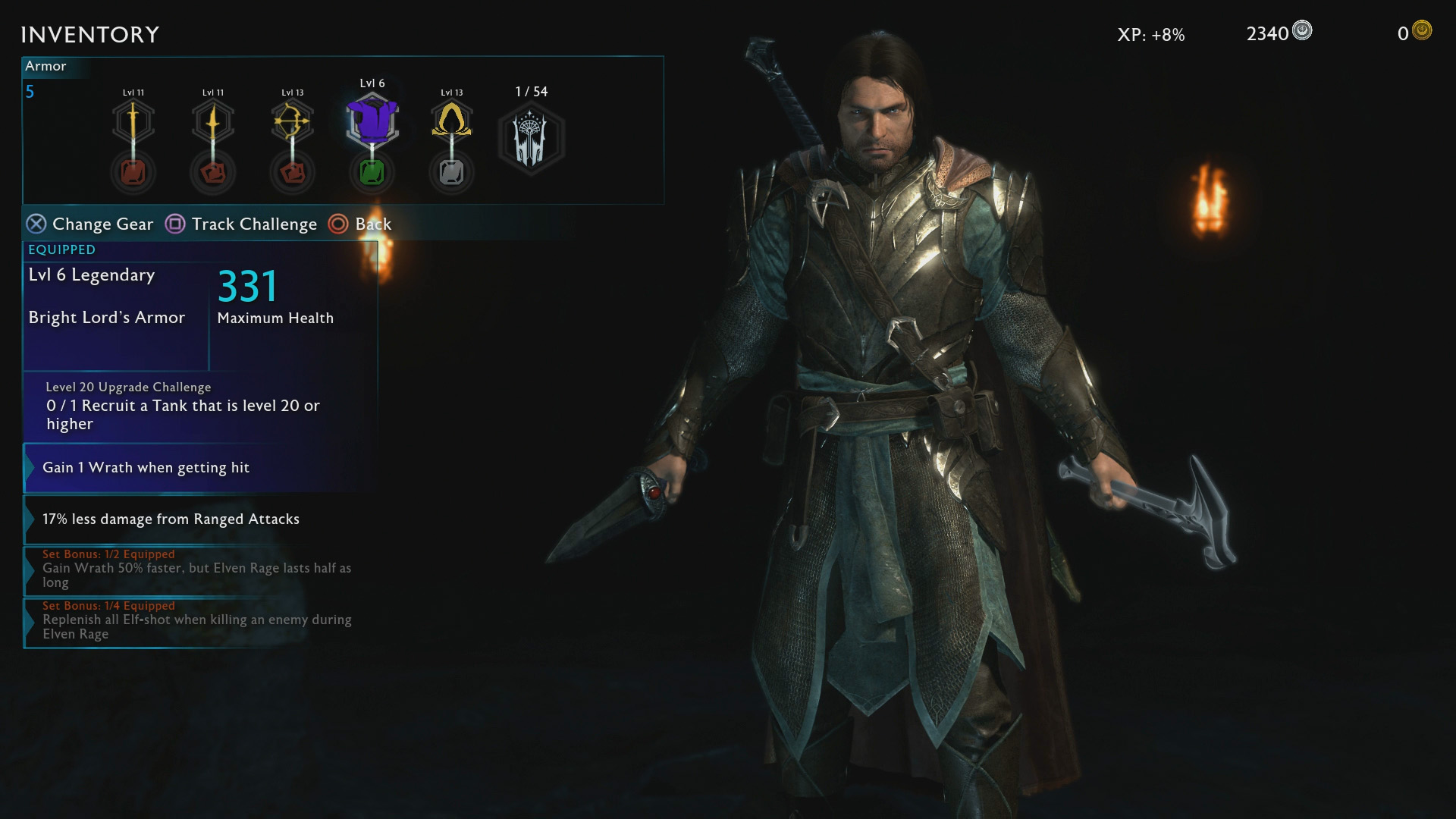This screenshot has width=1456, height=819.
Task: Select the red gem beneath the sword
Action: (x=133, y=173)
